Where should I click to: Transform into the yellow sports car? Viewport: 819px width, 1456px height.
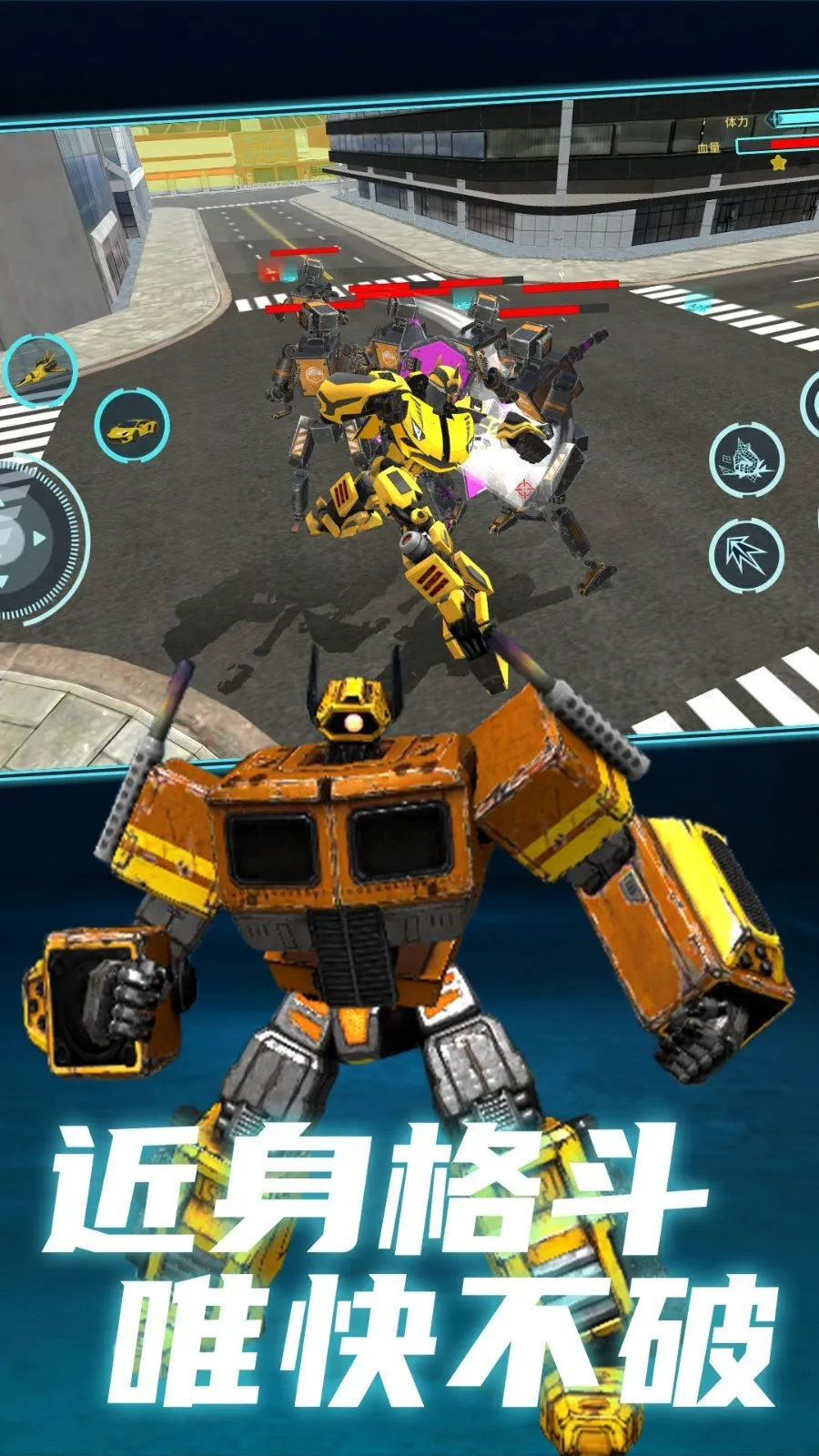point(133,426)
